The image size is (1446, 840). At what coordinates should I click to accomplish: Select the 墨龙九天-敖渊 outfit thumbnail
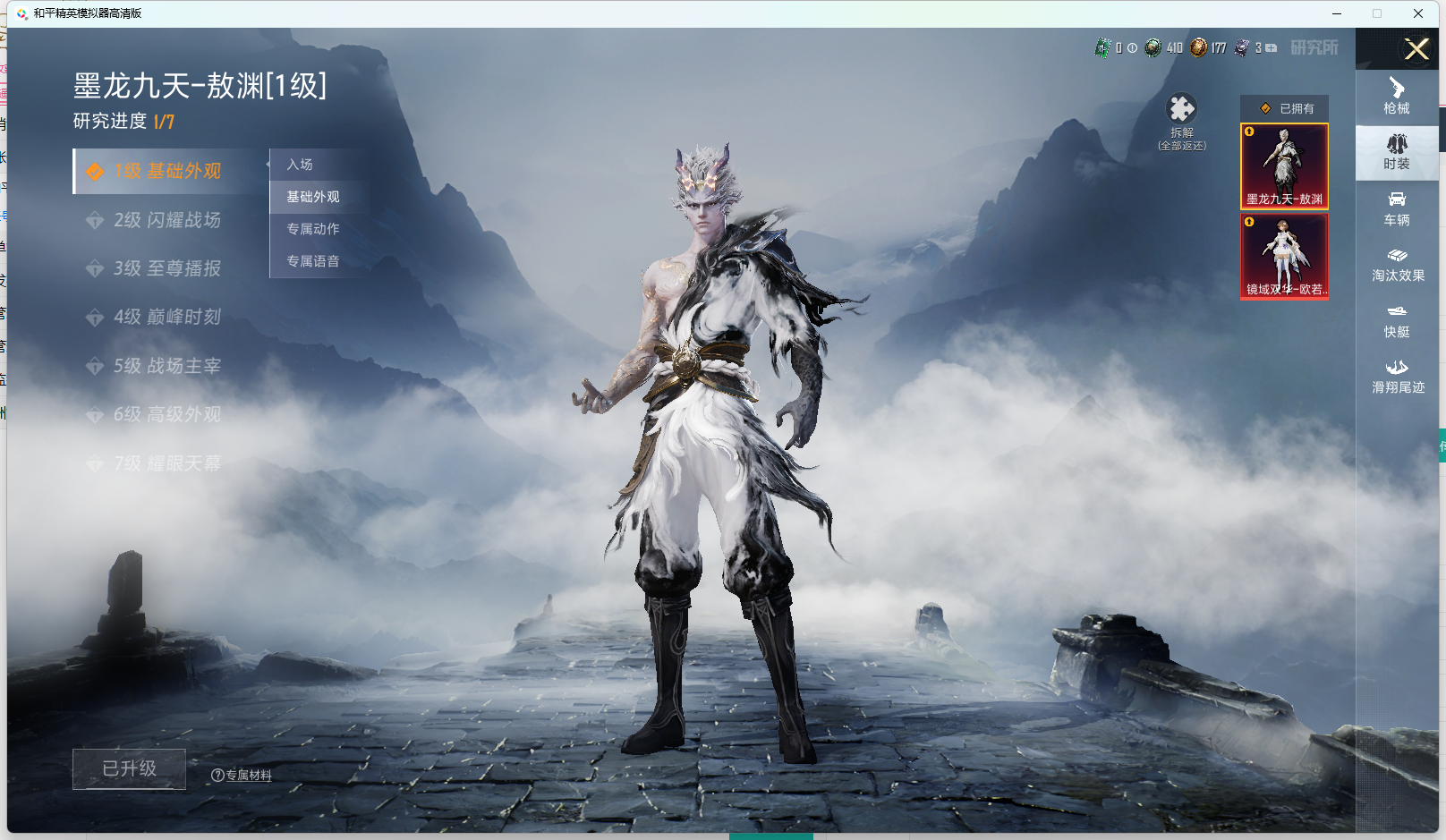[x=1284, y=166]
